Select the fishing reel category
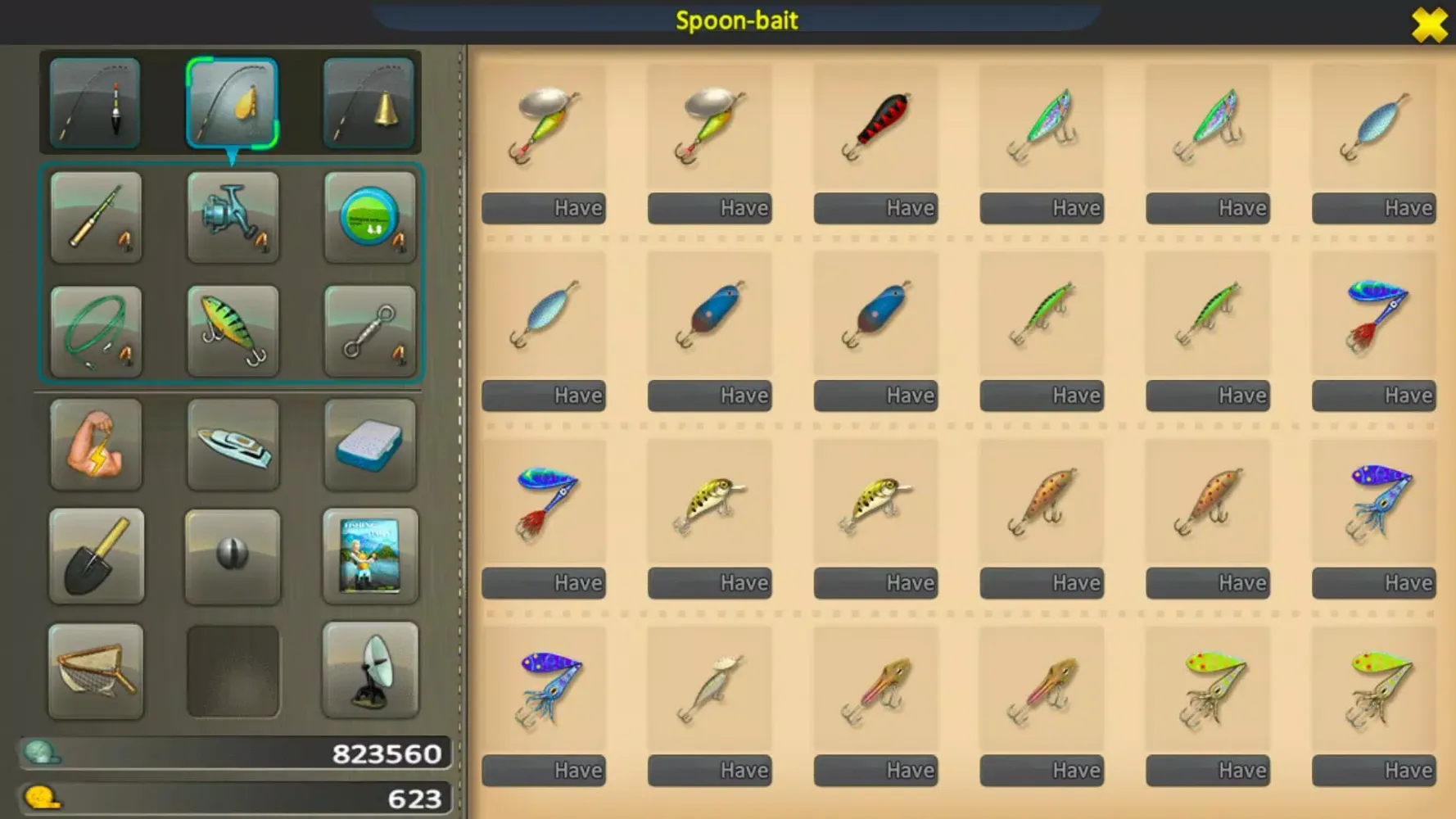 coord(233,217)
